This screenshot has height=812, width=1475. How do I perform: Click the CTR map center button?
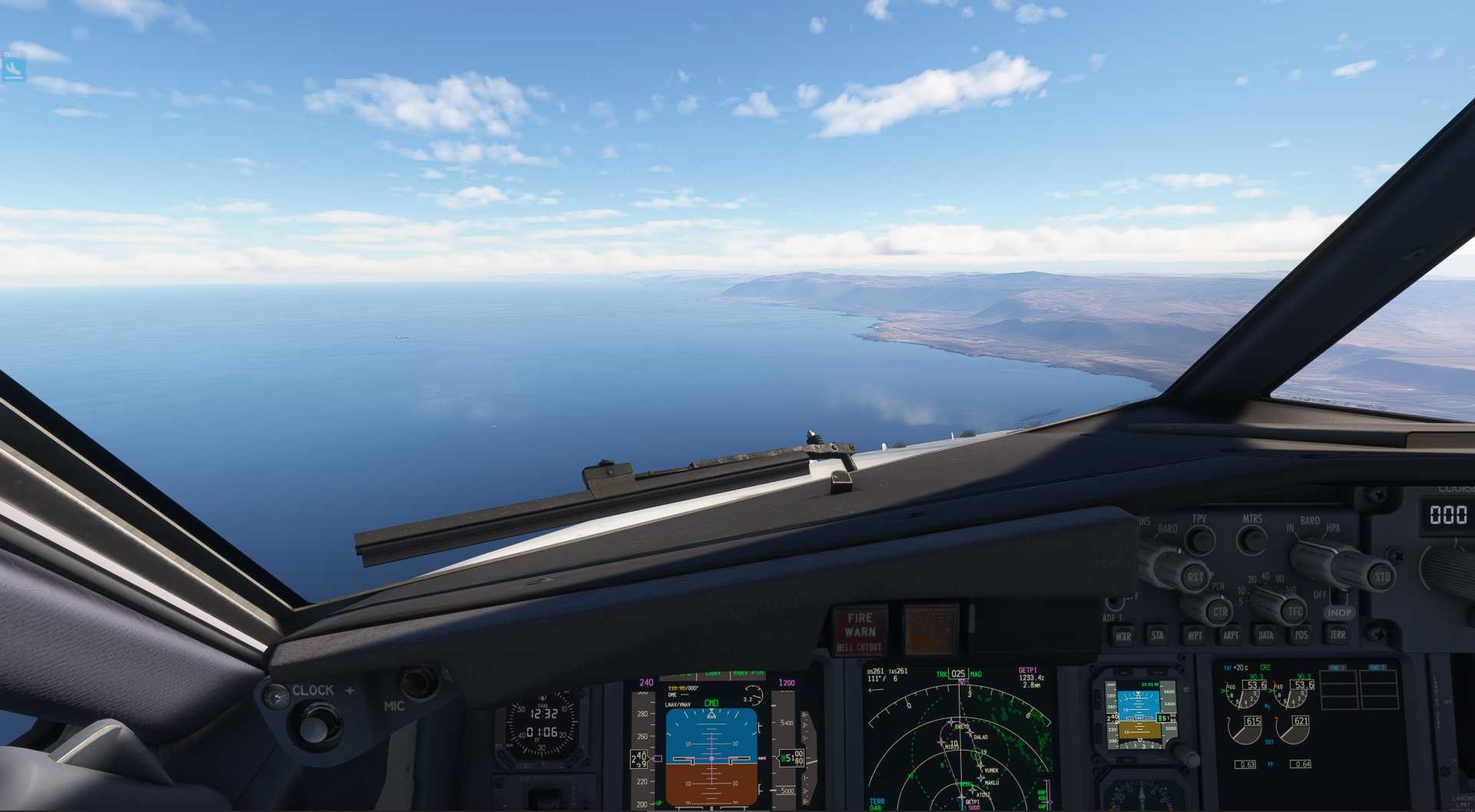point(1219,612)
